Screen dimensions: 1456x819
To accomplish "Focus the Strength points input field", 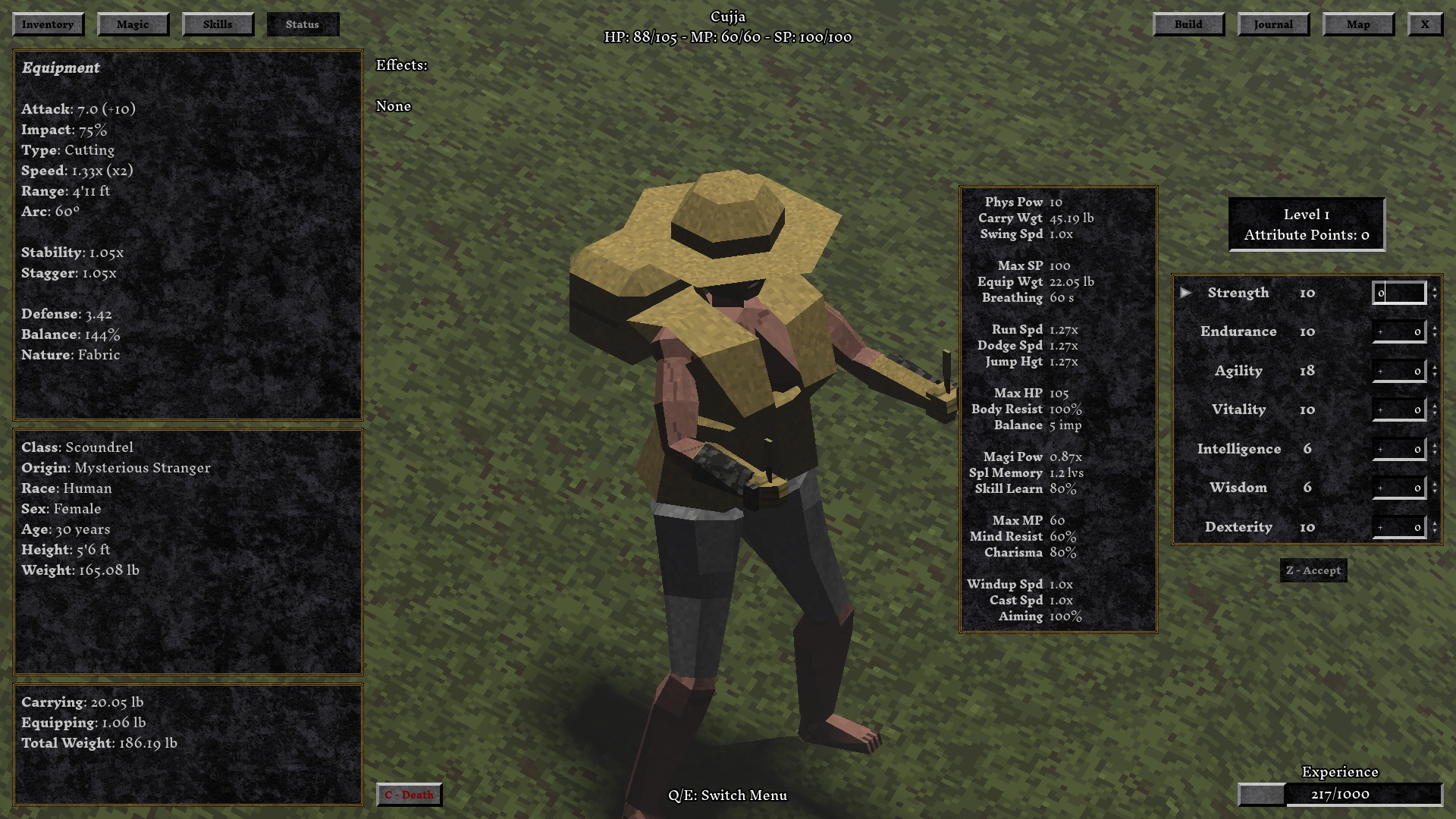I will coord(1398,293).
